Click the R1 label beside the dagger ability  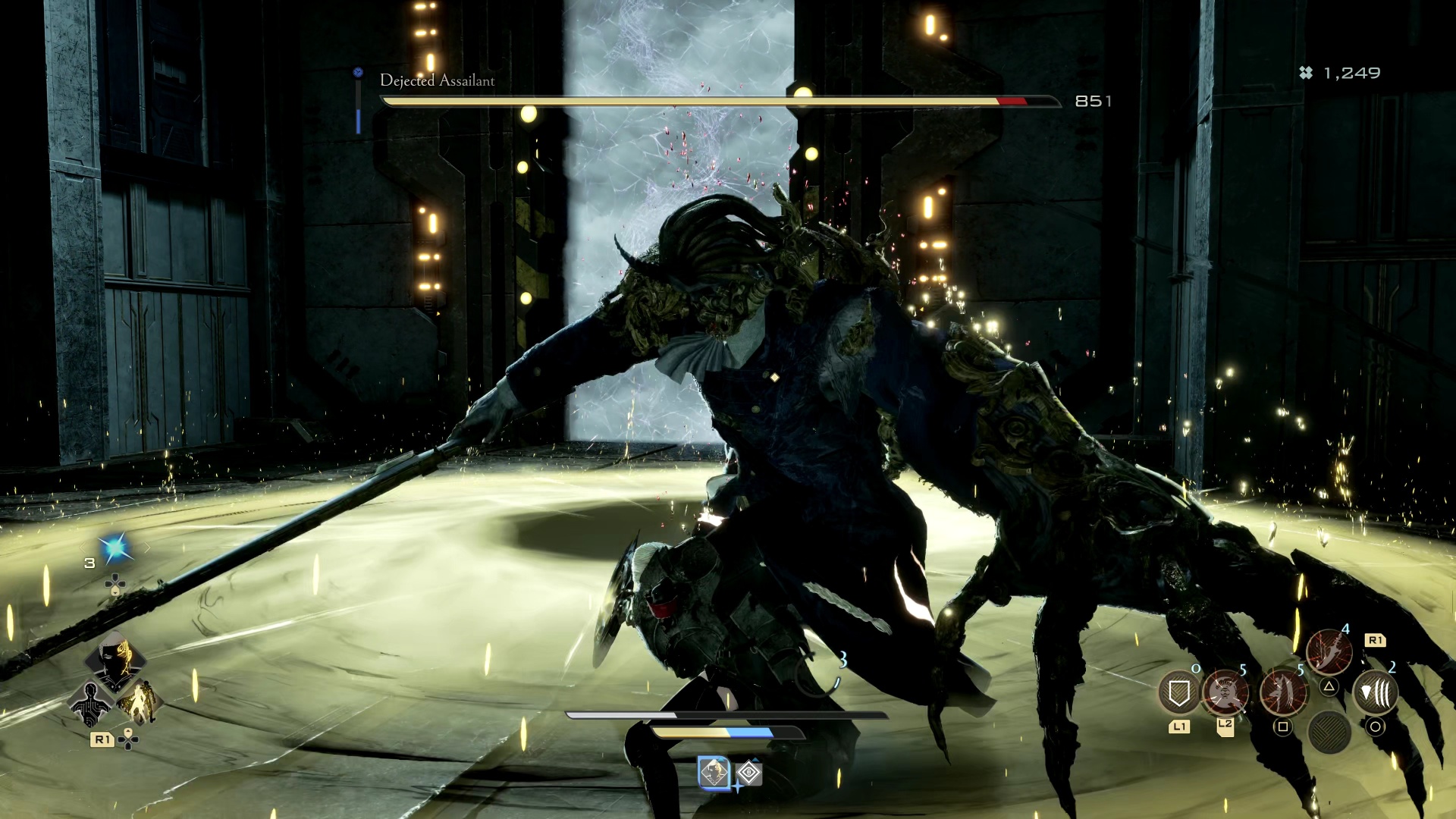click(1376, 640)
